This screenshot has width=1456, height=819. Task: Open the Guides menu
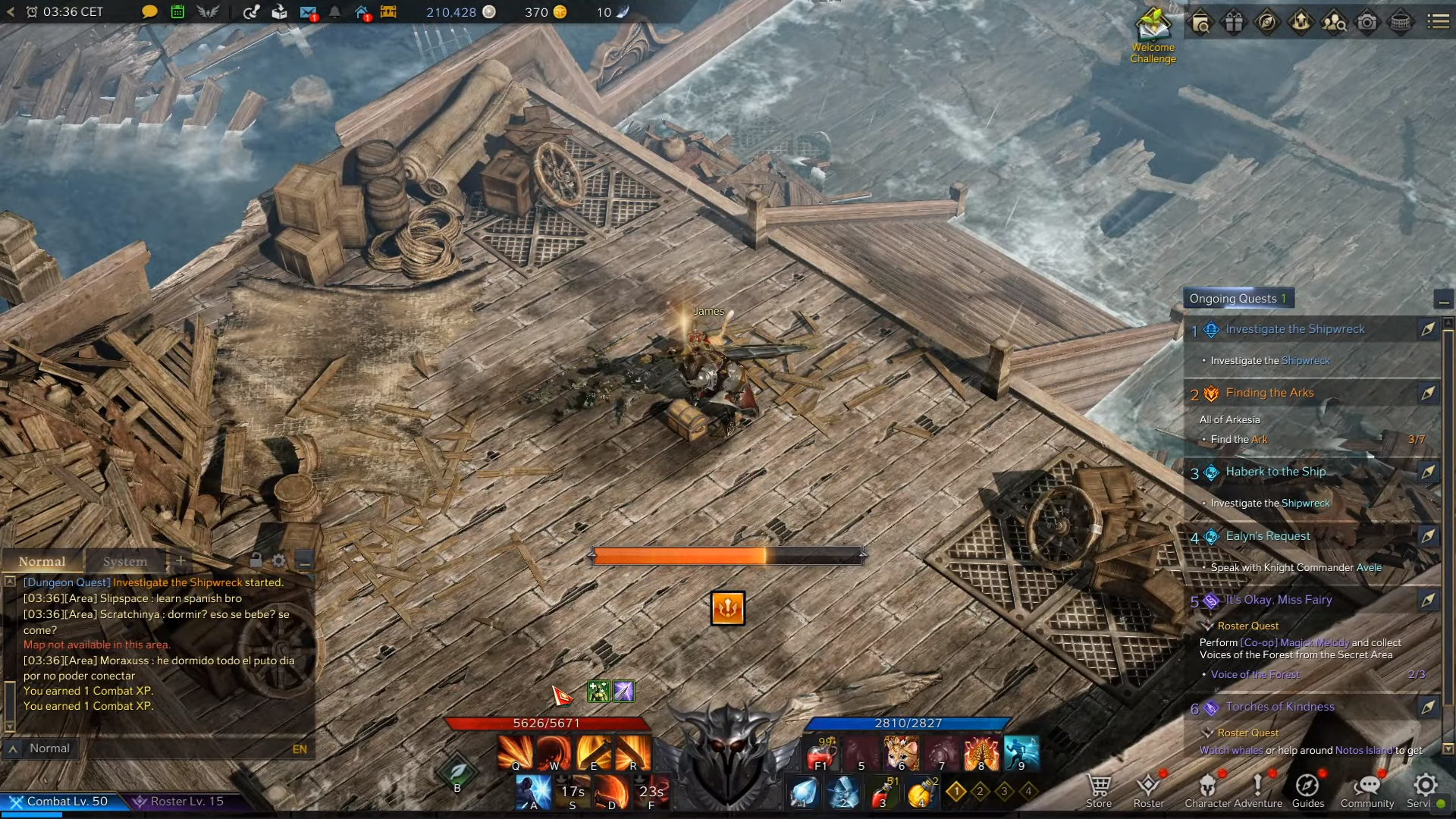1307,790
